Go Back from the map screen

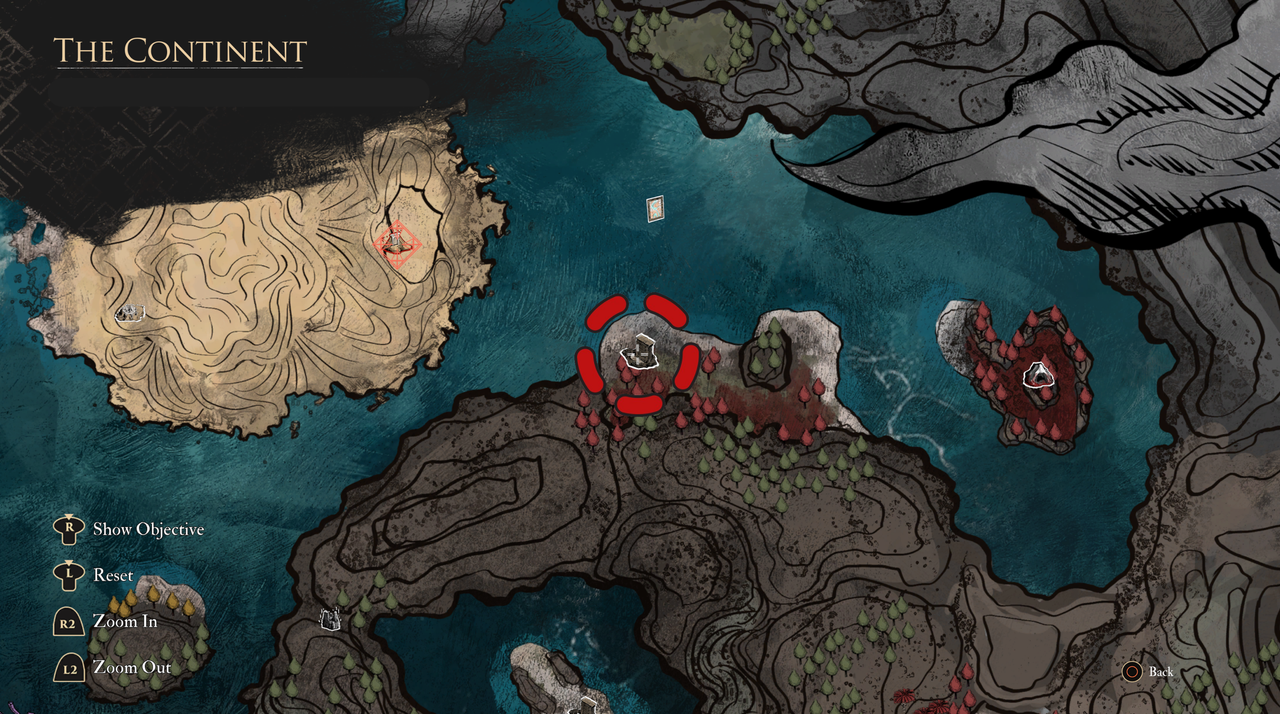point(1160,671)
